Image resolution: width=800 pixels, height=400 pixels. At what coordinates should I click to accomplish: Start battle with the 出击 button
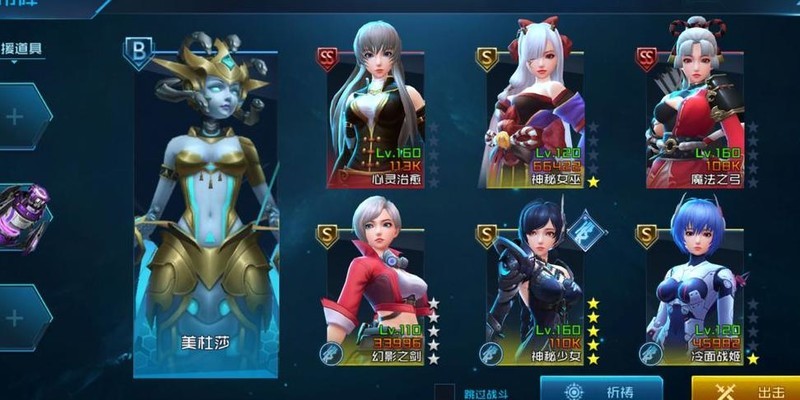745,389
